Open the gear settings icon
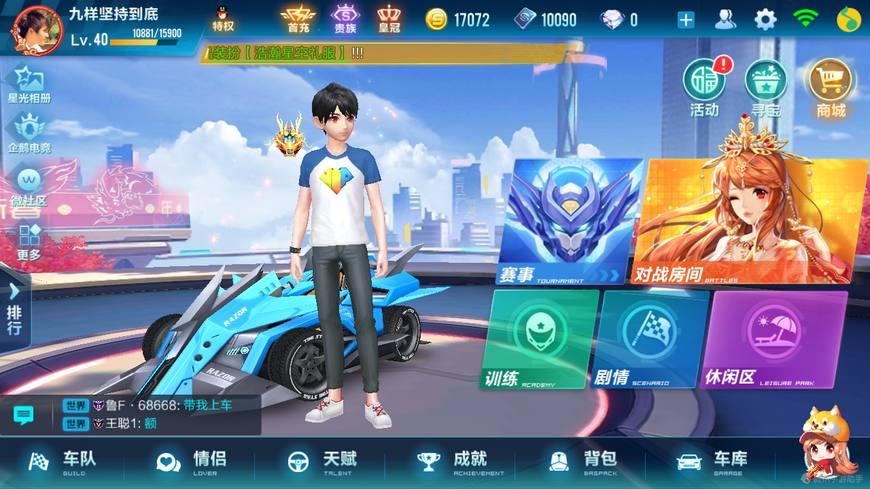The width and height of the screenshot is (870, 489). (x=765, y=19)
